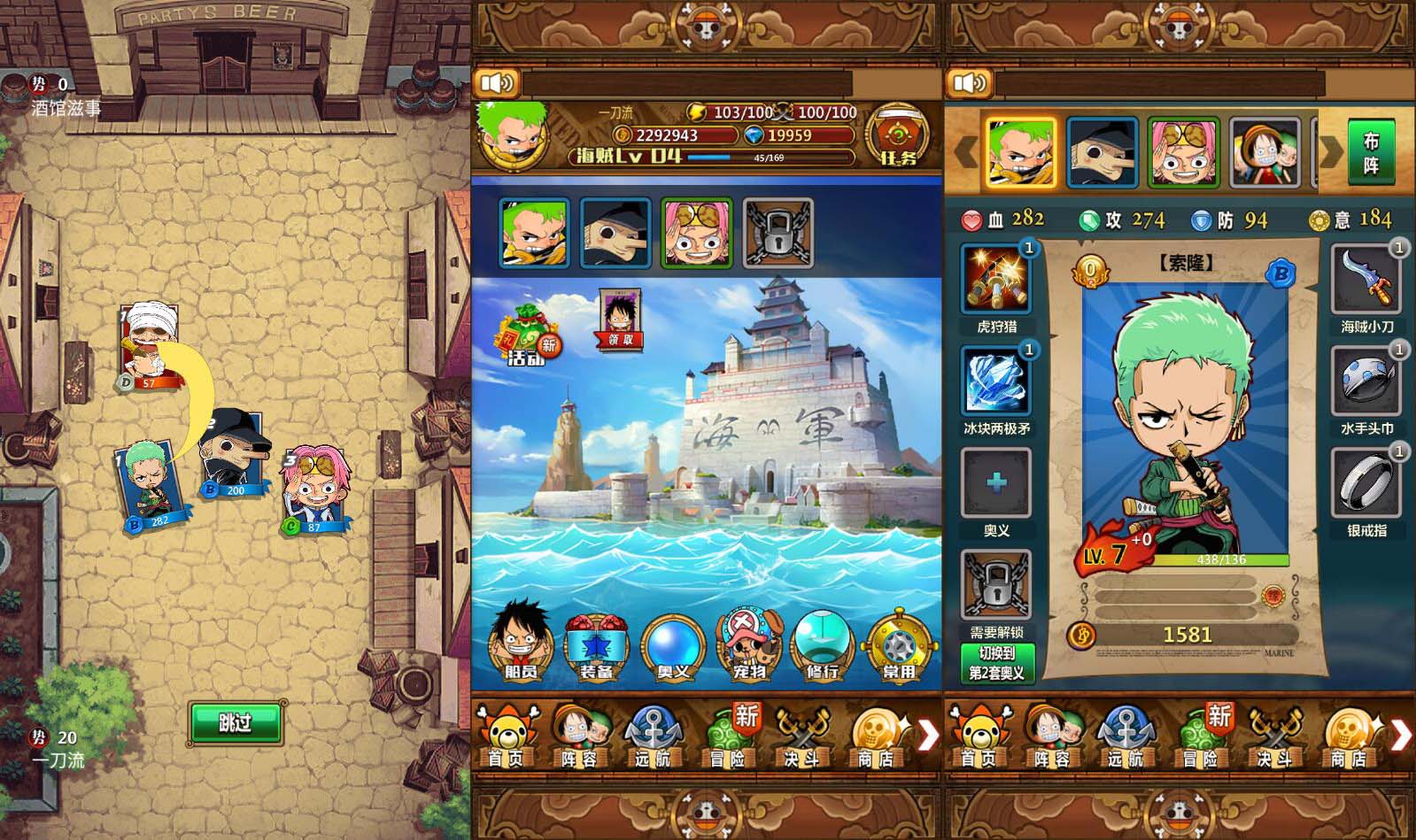Open the 布阵 formation setup
This screenshot has width=1416, height=840.
(x=1370, y=152)
